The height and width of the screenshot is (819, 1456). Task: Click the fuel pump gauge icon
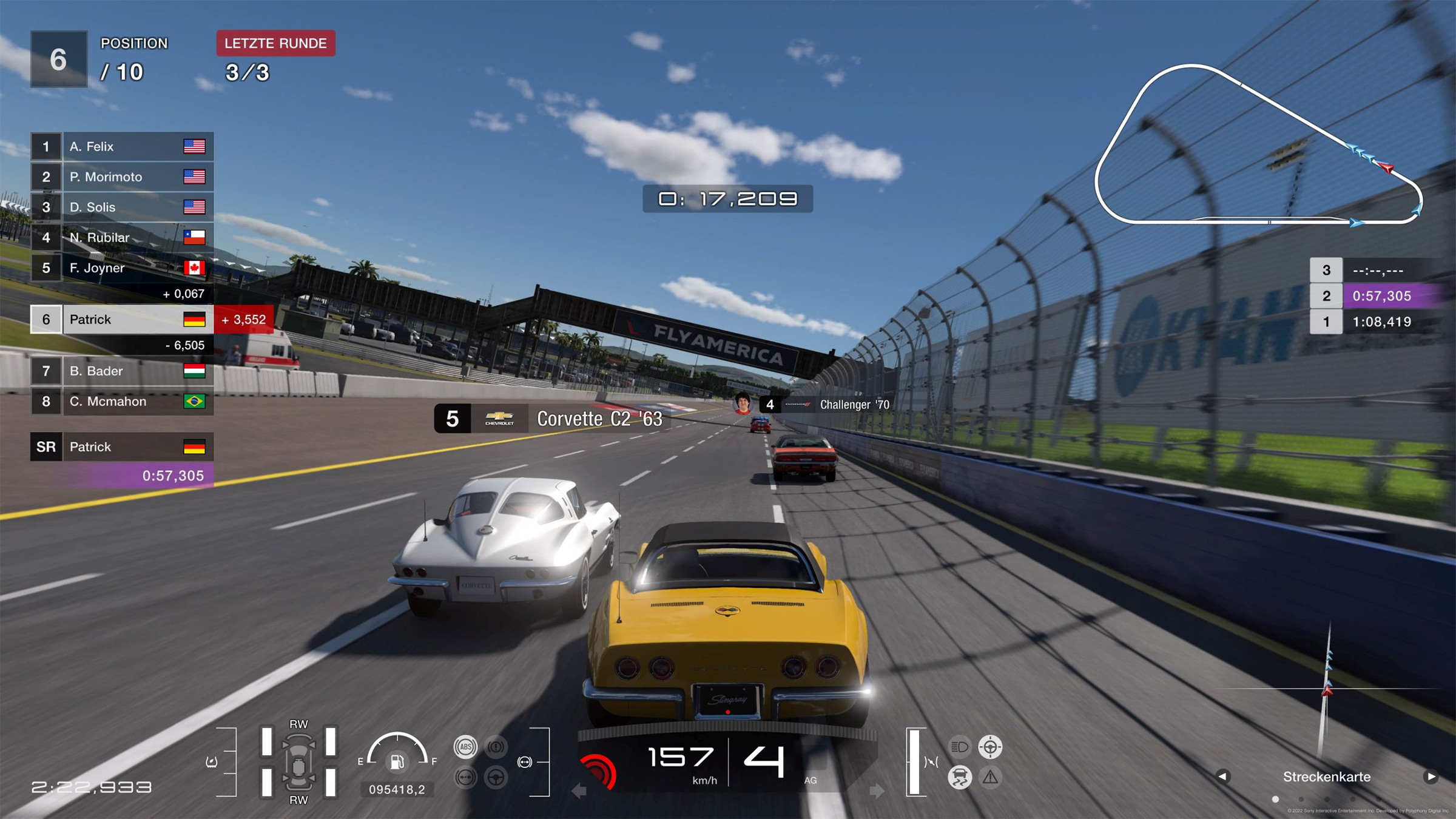point(397,761)
